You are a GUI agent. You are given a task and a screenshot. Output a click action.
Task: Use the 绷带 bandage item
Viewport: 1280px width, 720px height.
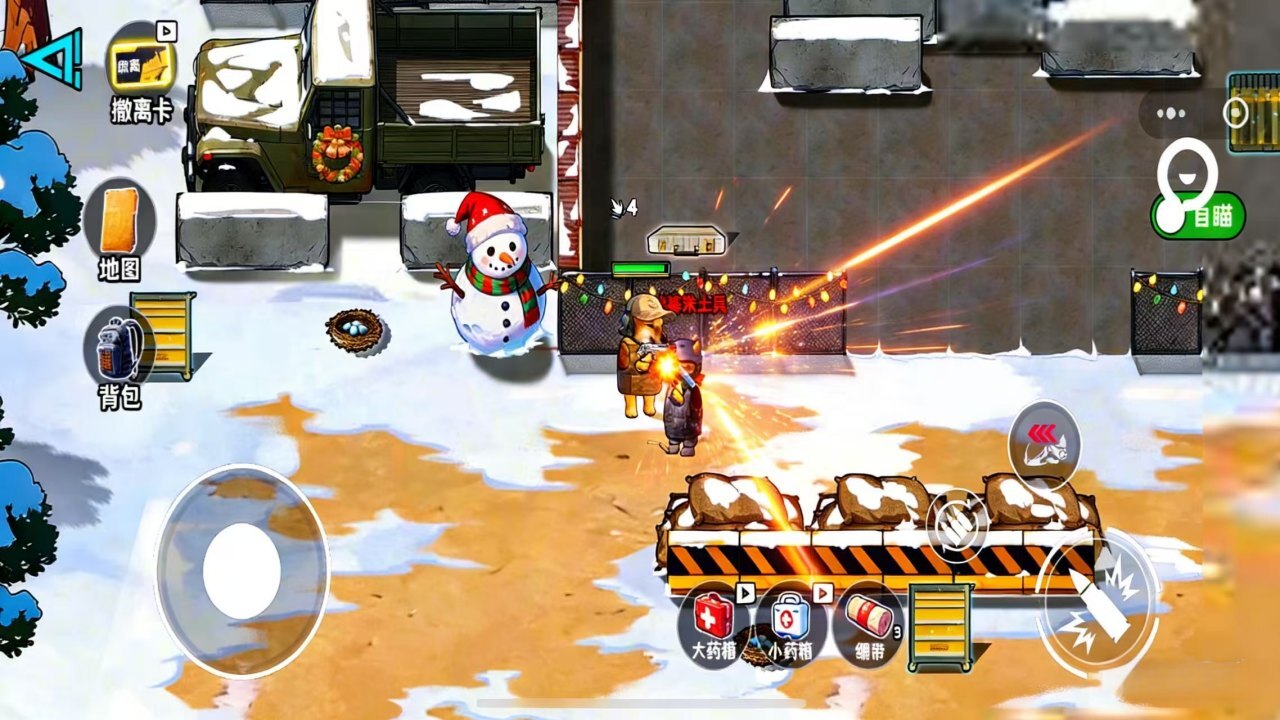[x=867, y=622]
